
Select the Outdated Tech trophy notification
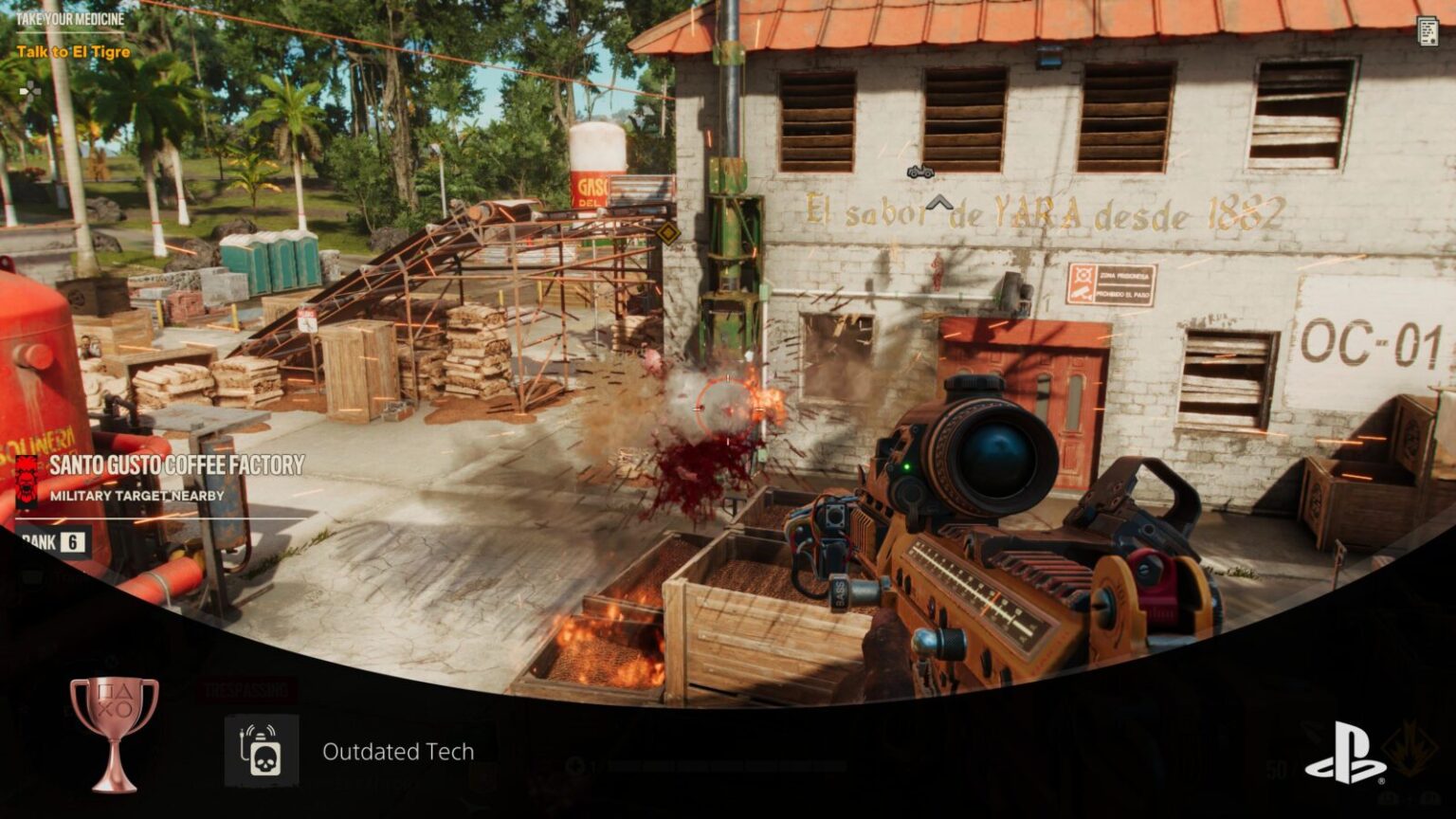[397, 752]
